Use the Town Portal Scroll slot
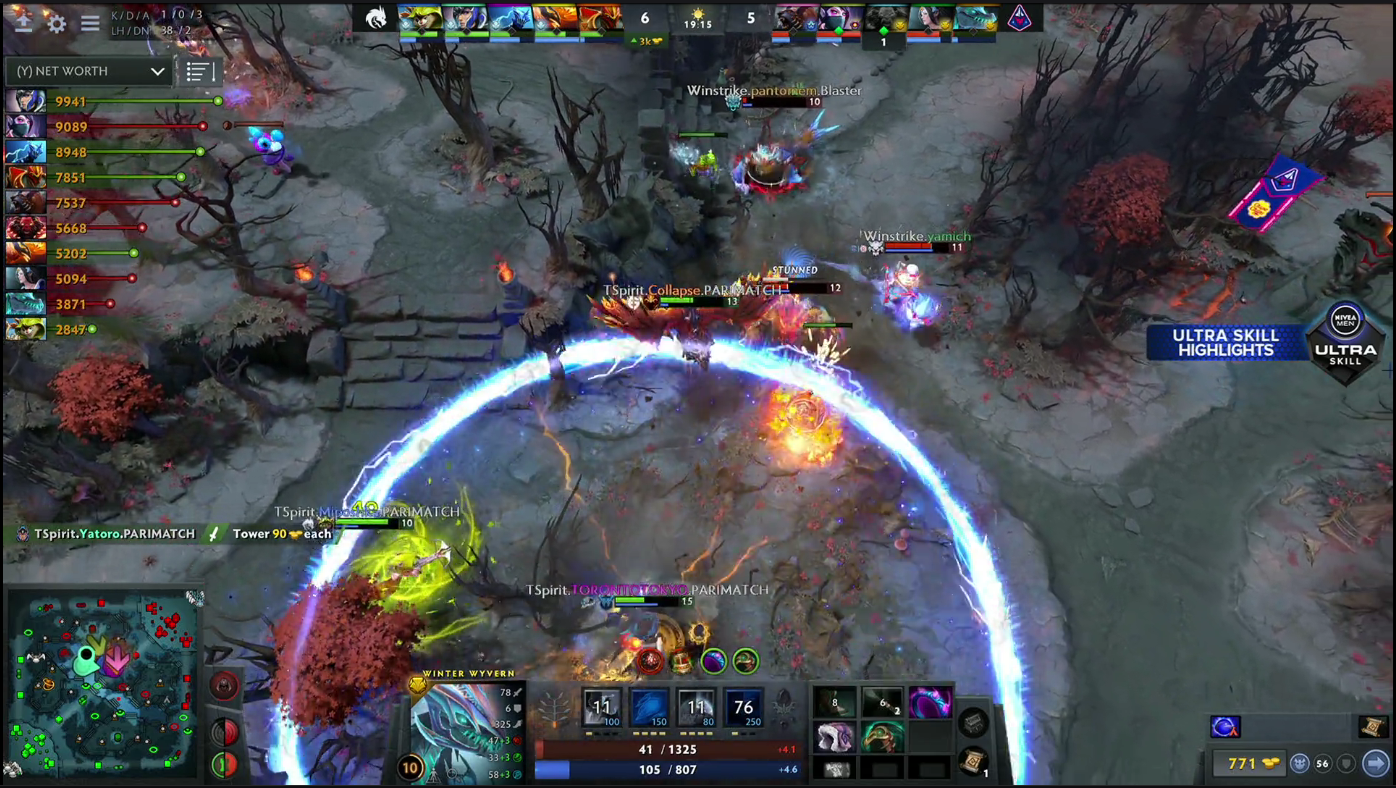1396x788 pixels. pyautogui.click(x=974, y=762)
